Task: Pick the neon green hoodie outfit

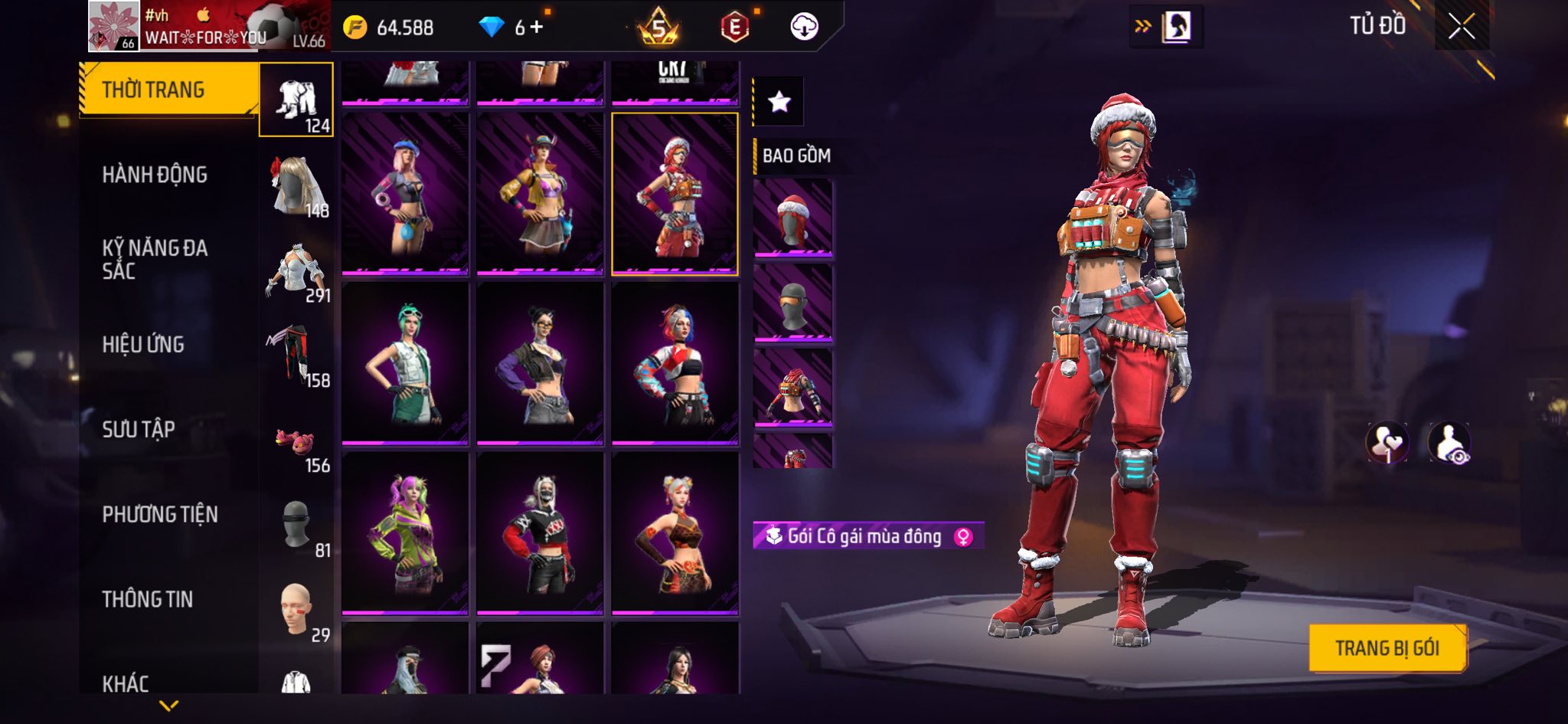Action: pos(405,533)
